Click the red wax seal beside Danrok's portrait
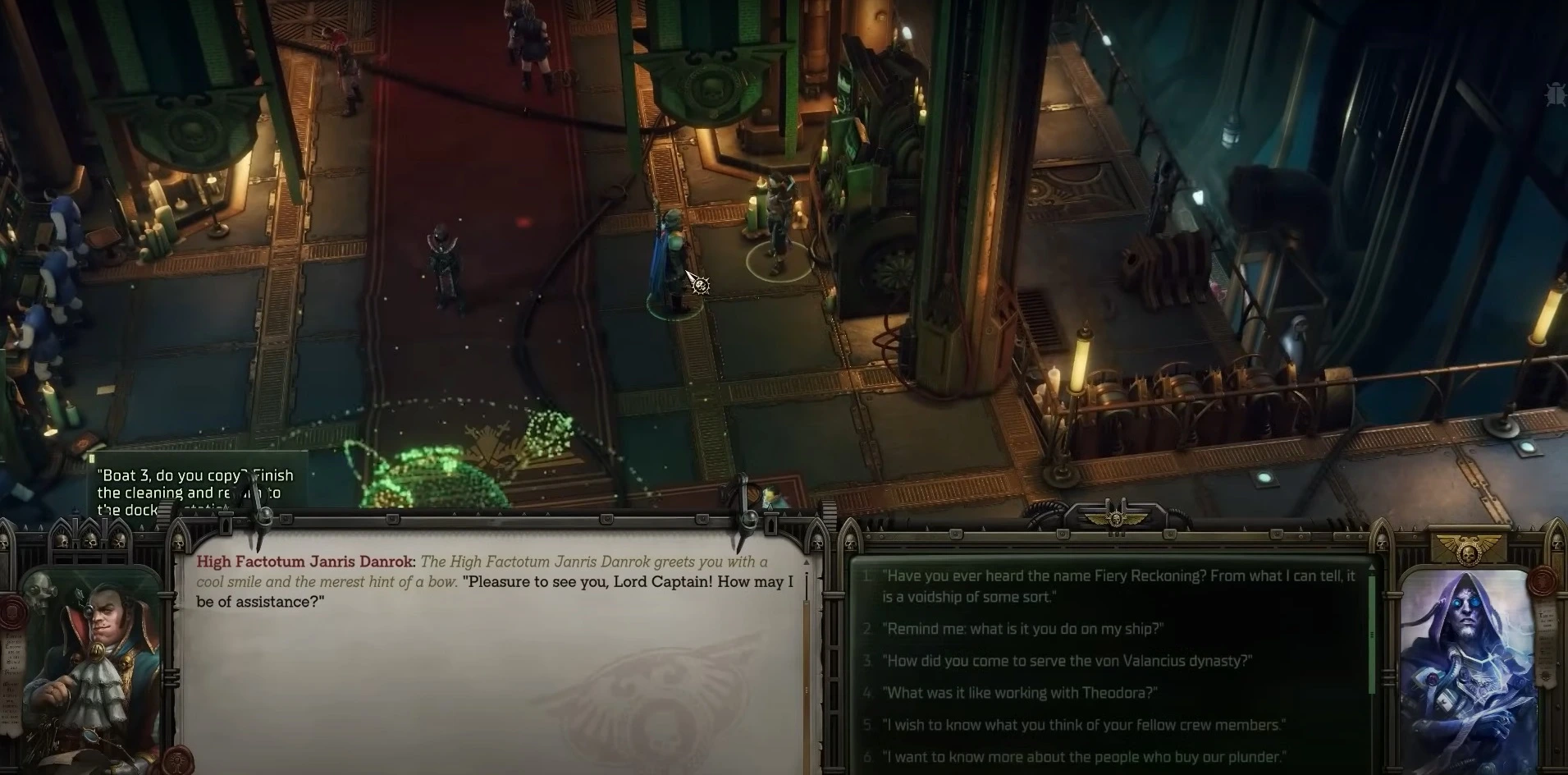The height and width of the screenshot is (775, 1568). 12,612
